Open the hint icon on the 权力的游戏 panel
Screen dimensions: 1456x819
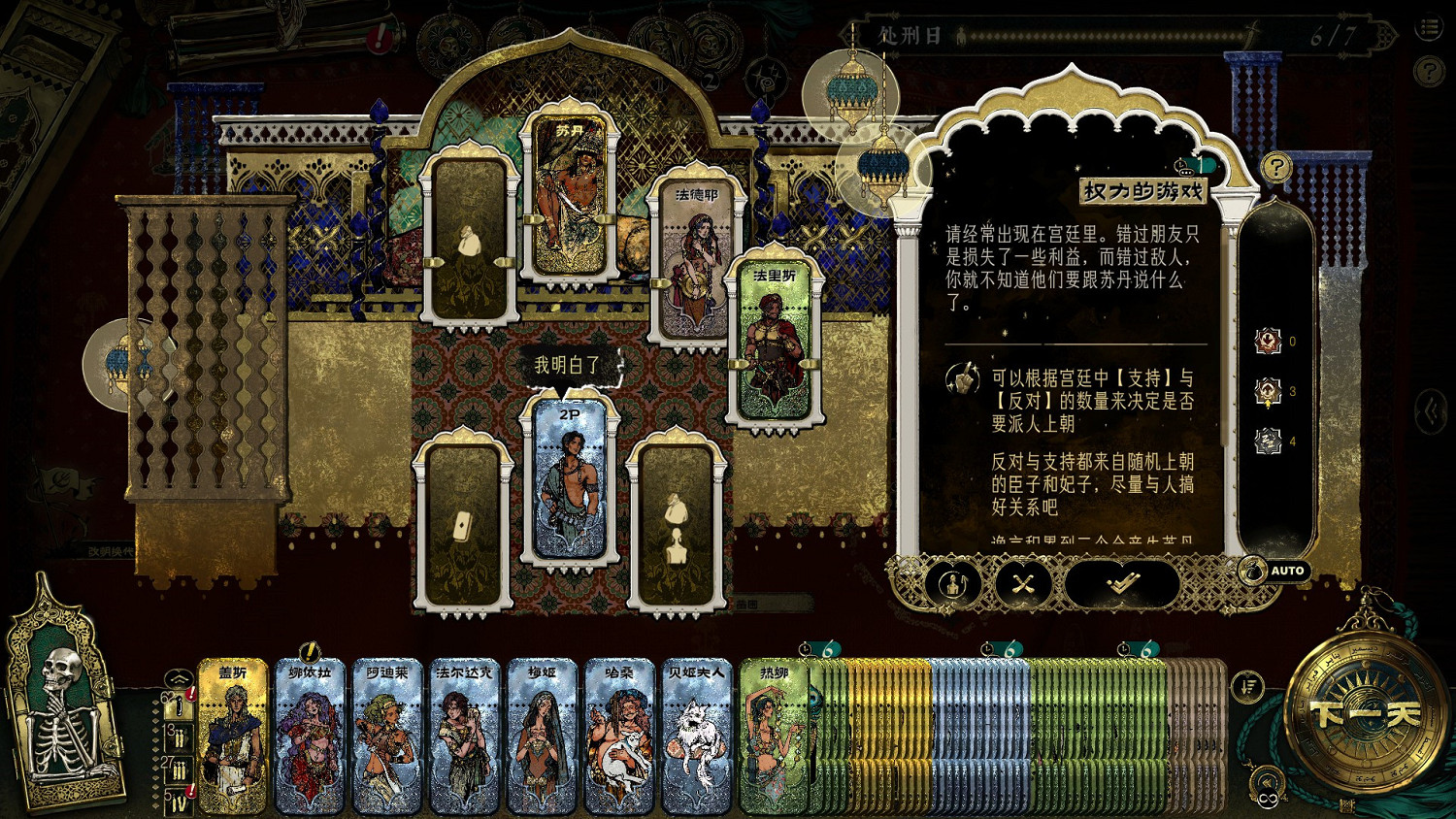coord(1276,168)
